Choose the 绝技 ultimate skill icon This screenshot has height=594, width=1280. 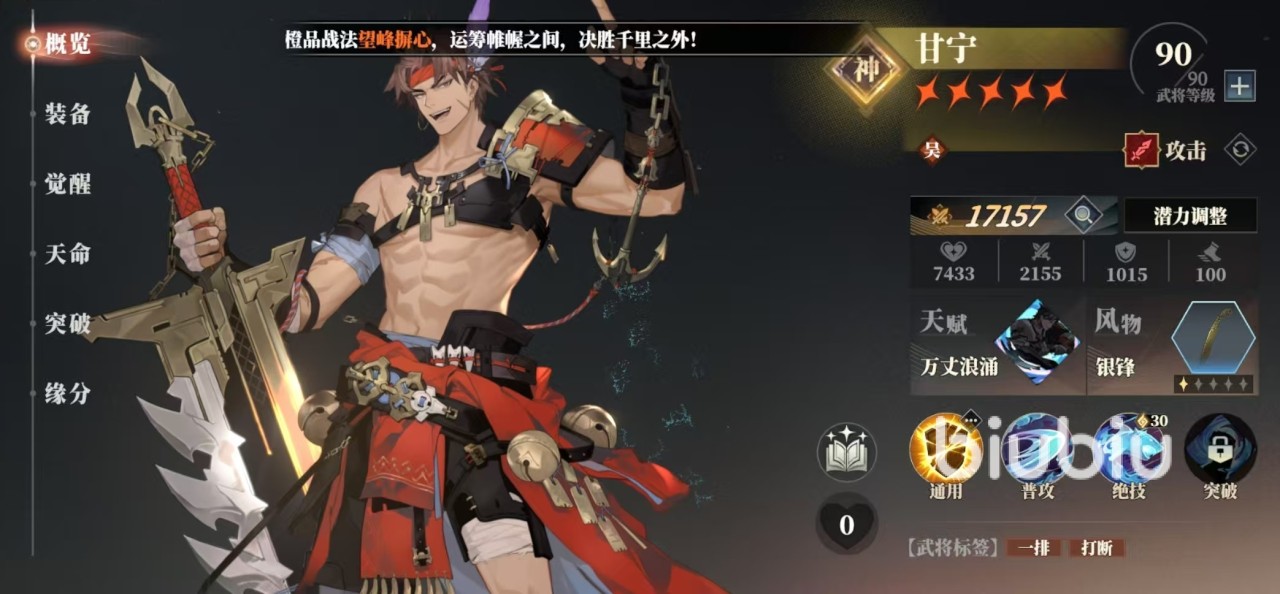coord(1128,448)
